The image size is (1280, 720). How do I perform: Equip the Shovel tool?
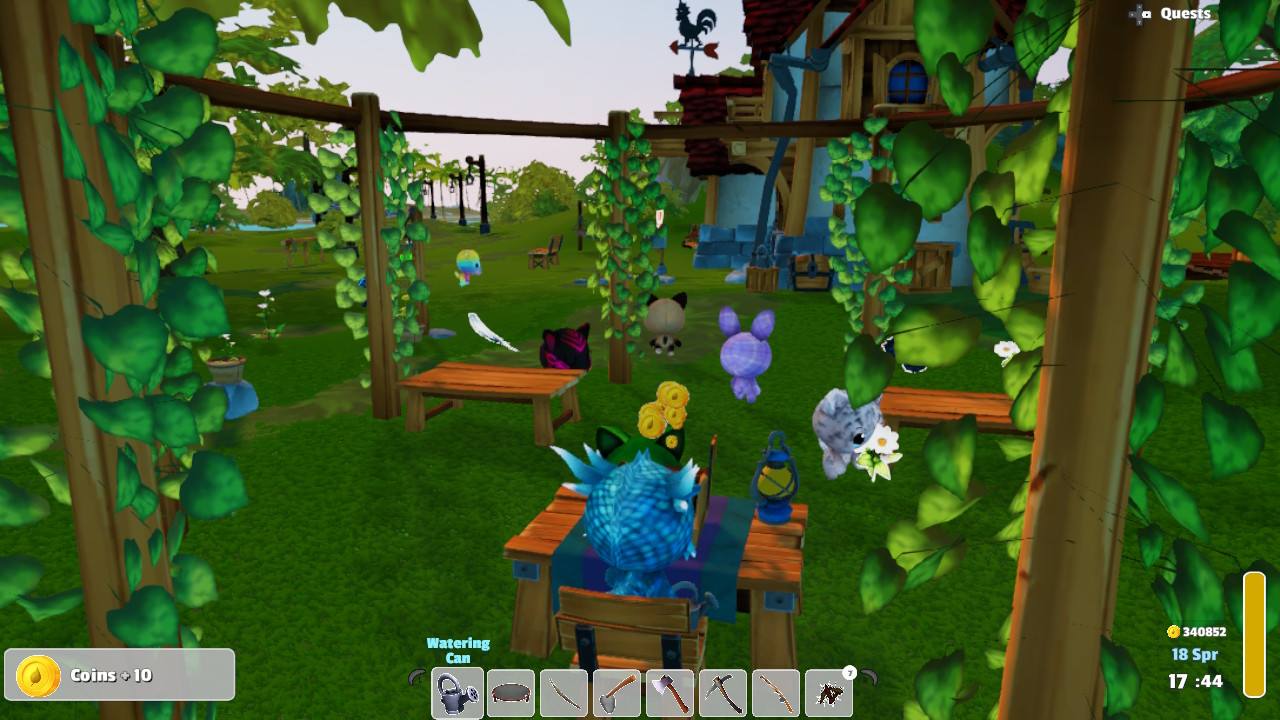617,690
